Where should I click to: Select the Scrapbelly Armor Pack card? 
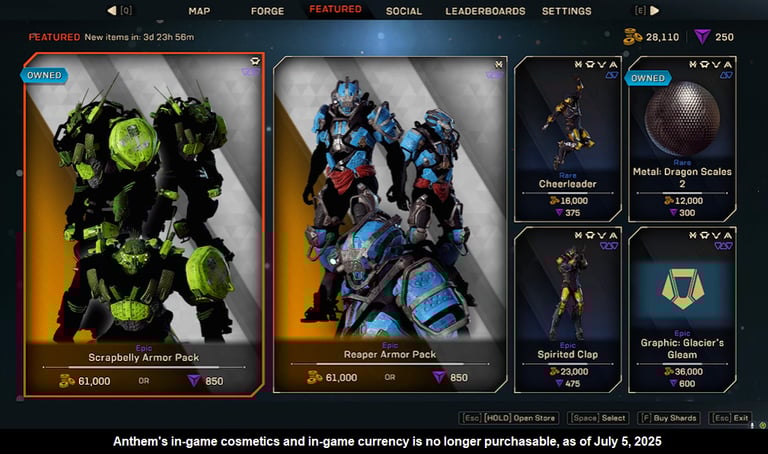pos(144,224)
